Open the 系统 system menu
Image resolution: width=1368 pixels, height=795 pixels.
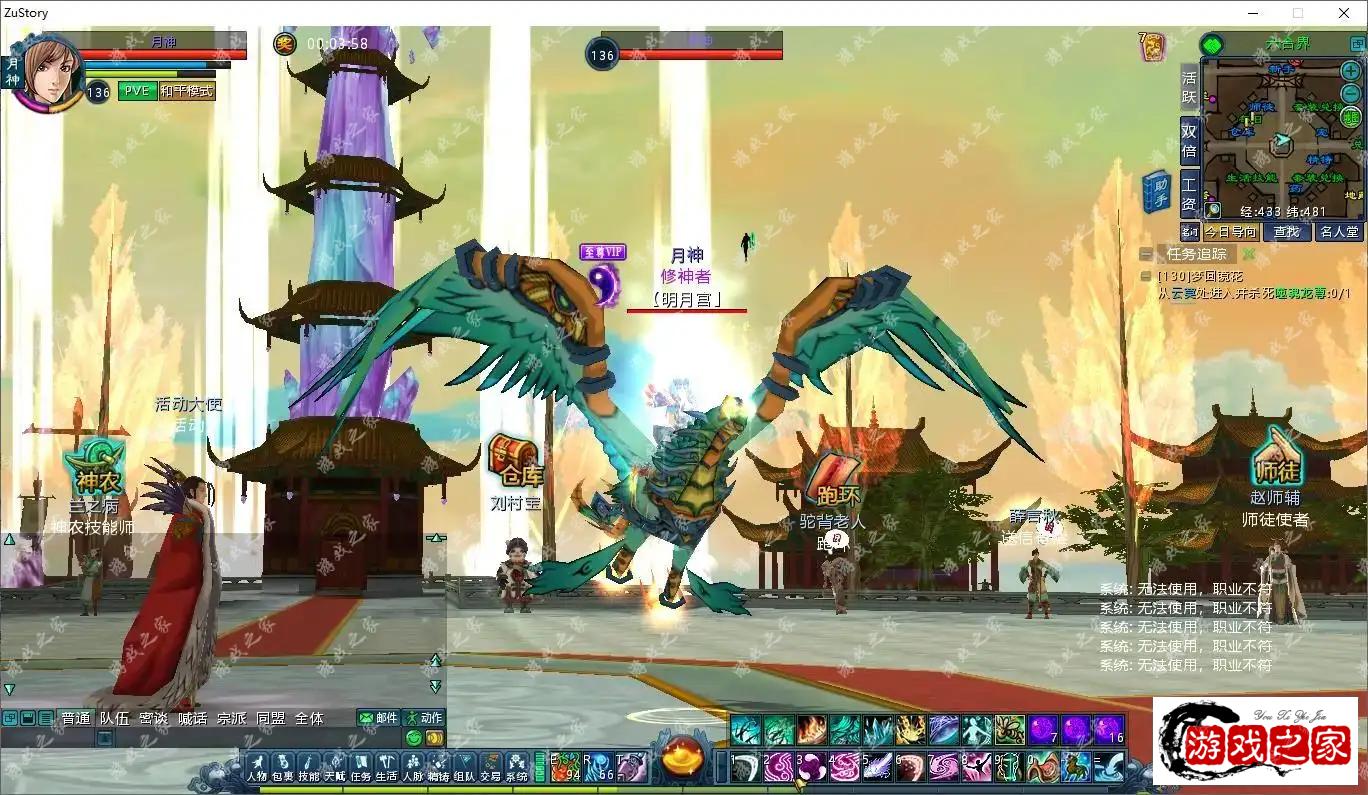point(516,767)
